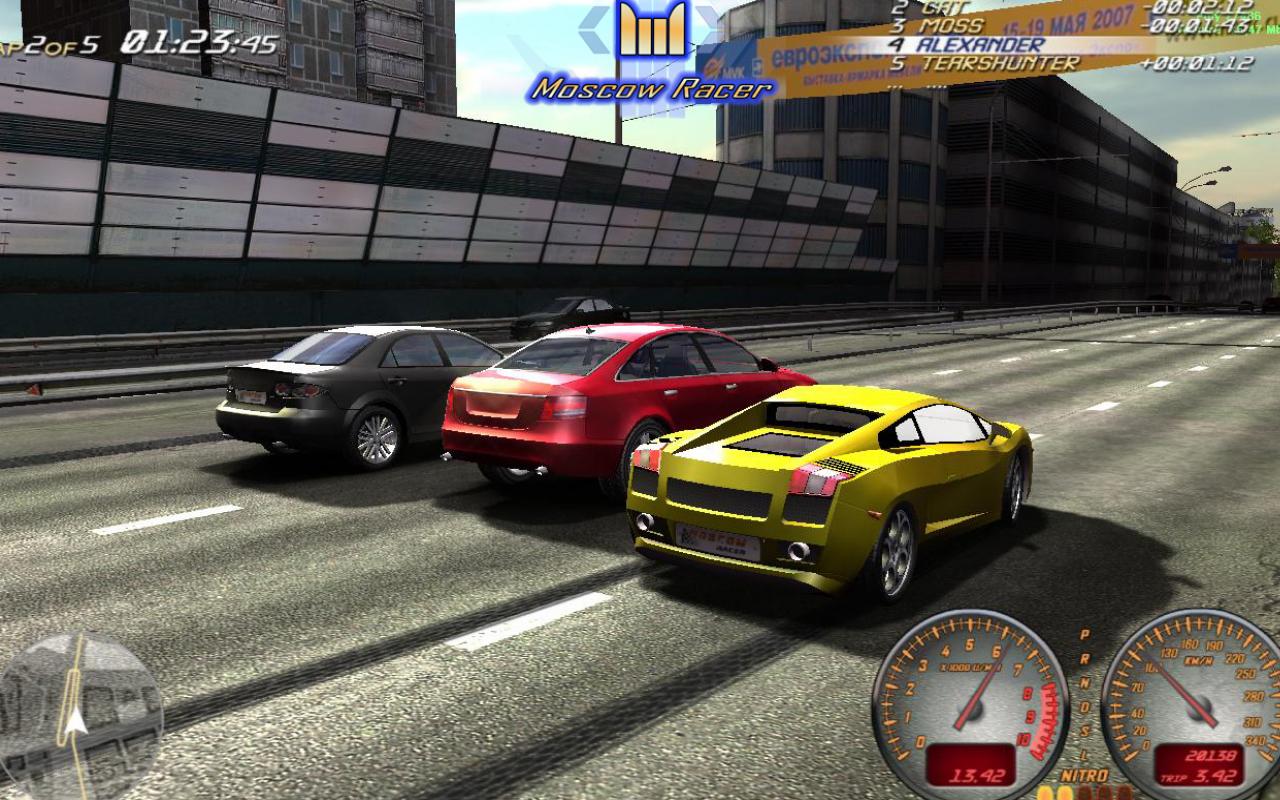Screen dimensions: 1280x800
Task: Click the nitro charge bar below NITRO
Action: 1083,792
